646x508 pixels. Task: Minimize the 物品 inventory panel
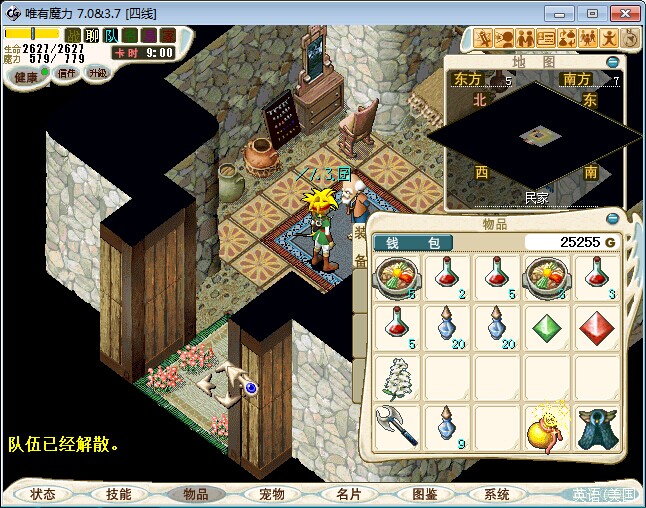tap(611, 219)
